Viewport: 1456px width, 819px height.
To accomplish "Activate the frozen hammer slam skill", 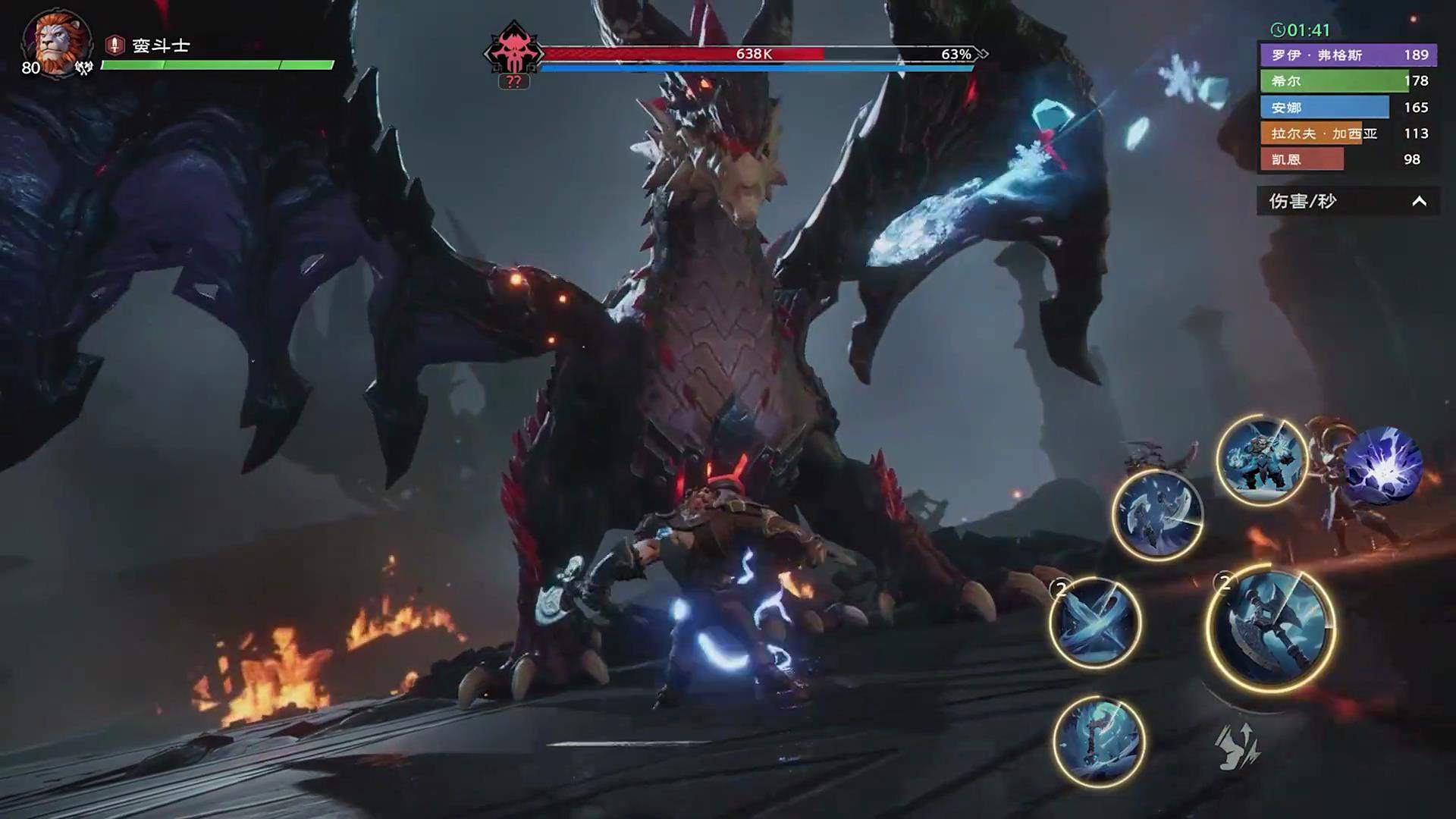I will pyautogui.click(x=1099, y=741).
